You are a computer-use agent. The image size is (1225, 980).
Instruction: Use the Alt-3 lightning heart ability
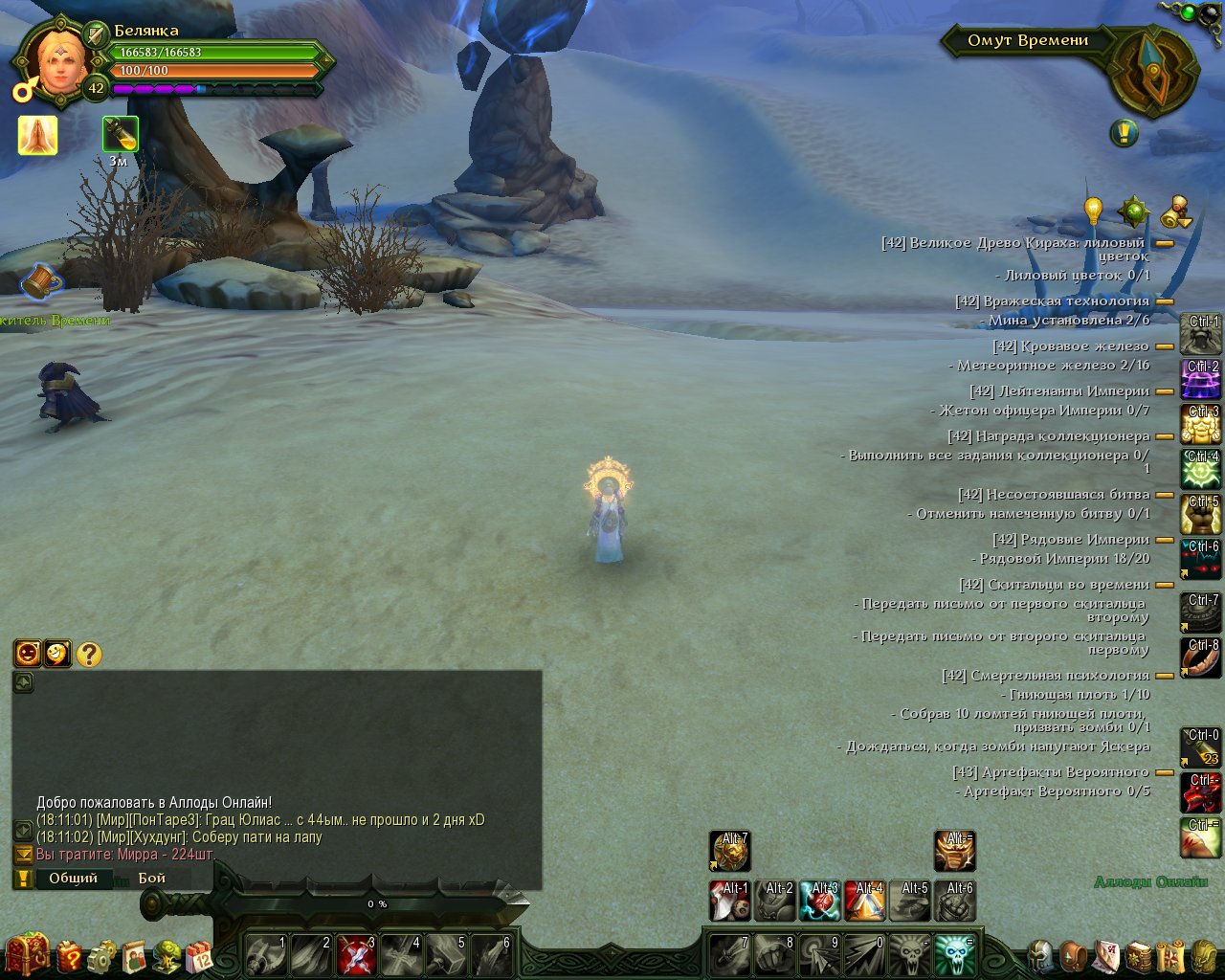pyautogui.click(x=820, y=901)
